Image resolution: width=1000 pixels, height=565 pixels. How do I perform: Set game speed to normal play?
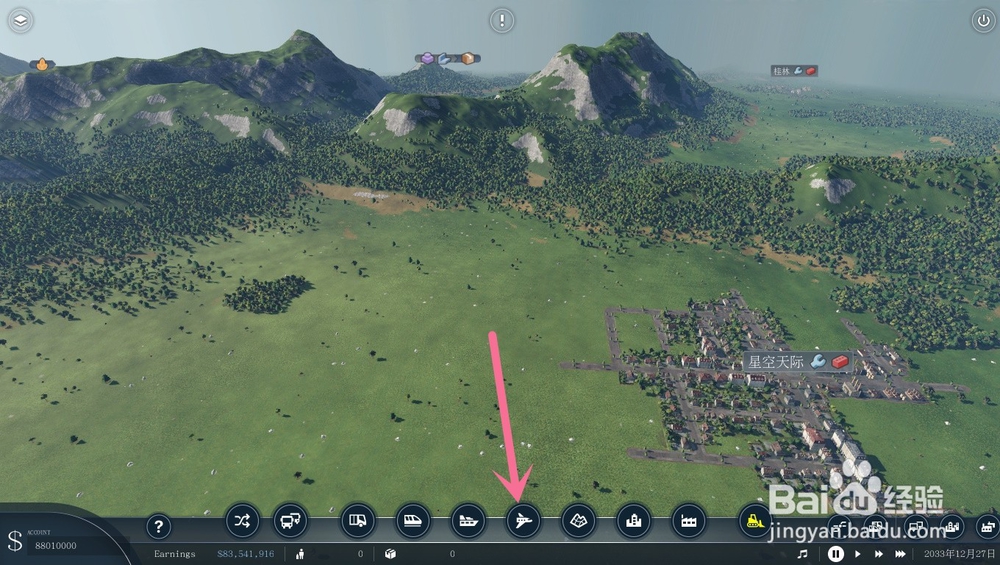pyautogui.click(x=857, y=553)
